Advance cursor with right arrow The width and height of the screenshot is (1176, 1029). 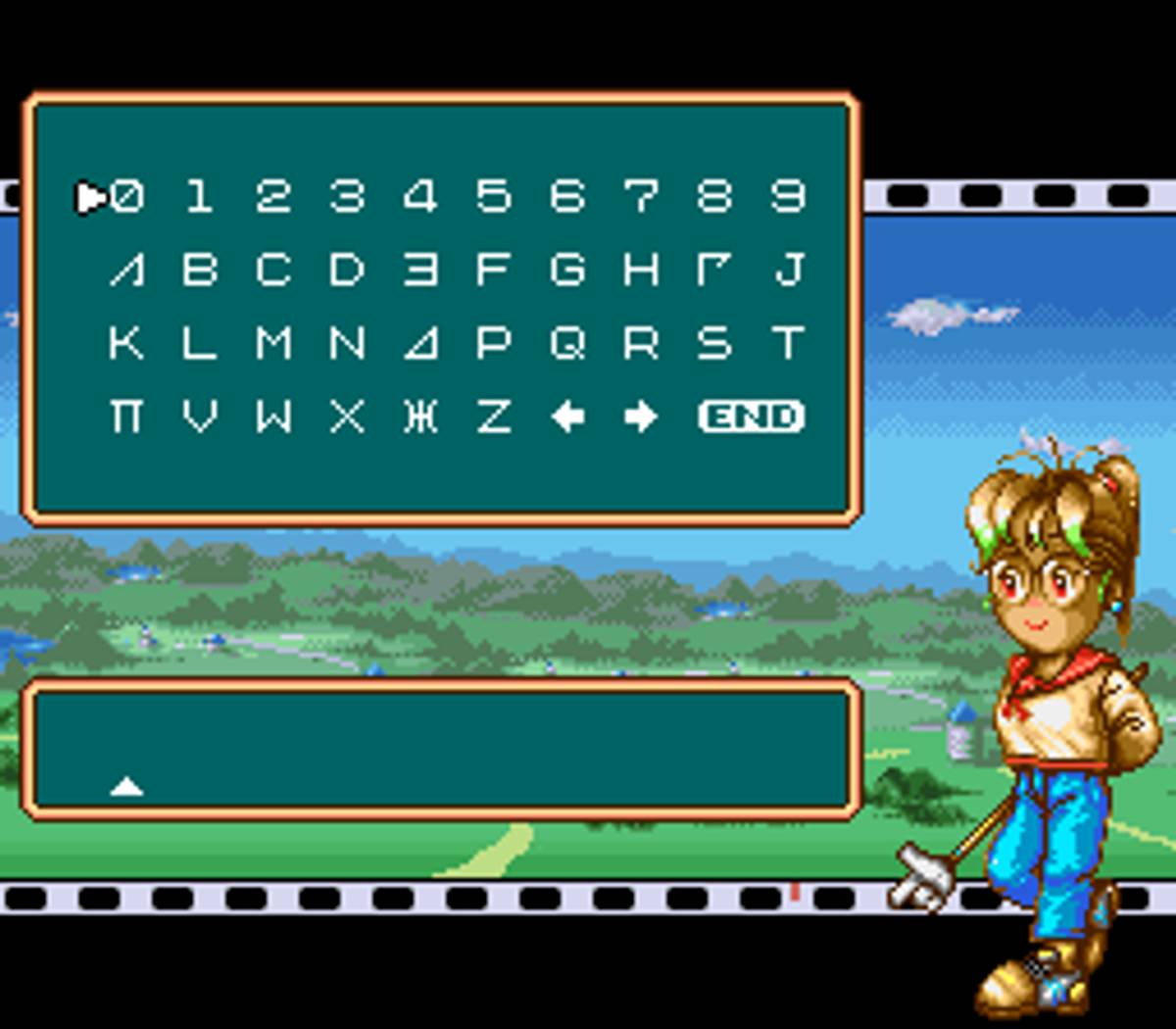coord(641,417)
